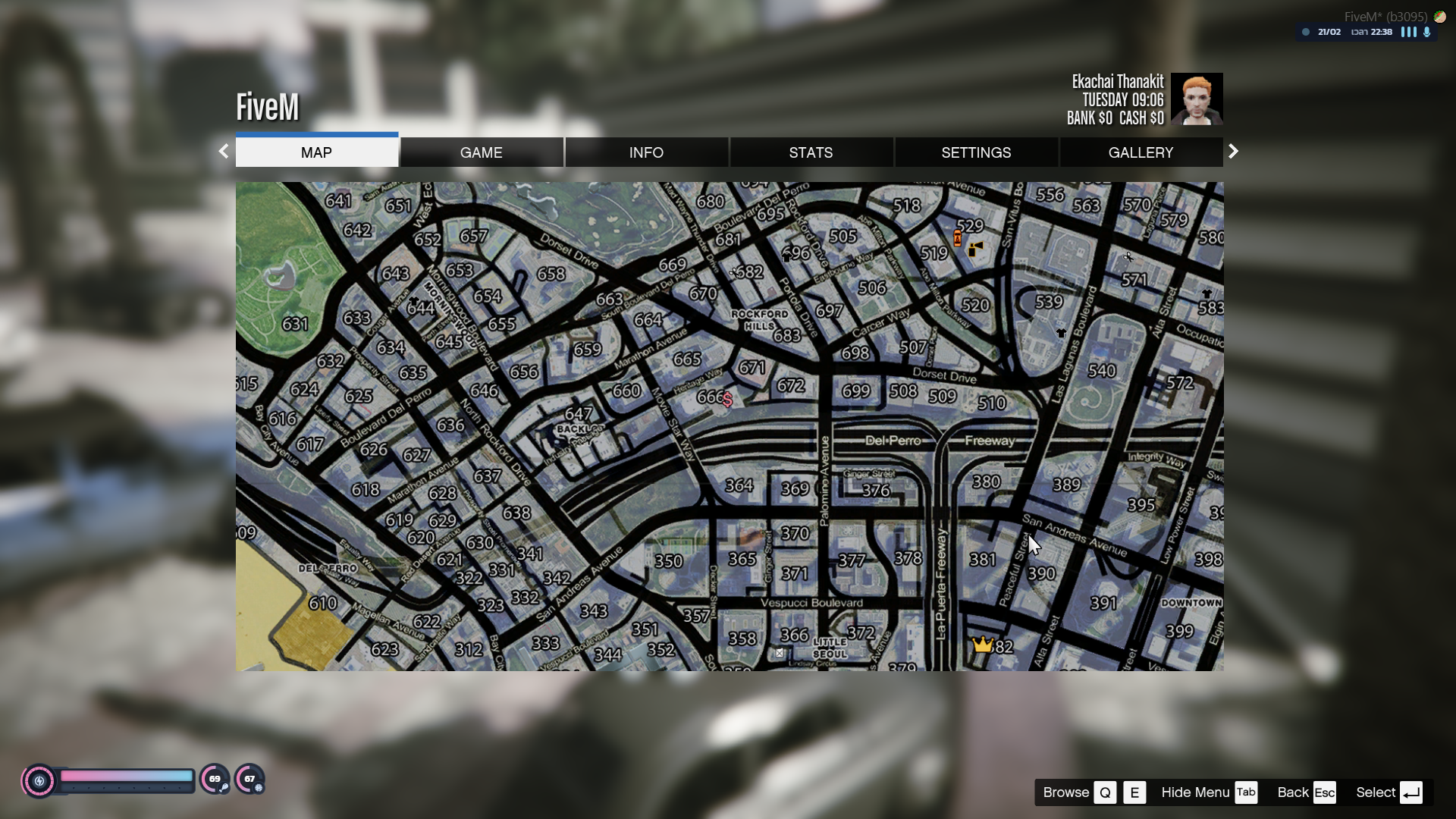Screen dimensions: 1456x819
Task: Click the scissors barber shop marker
Action: 1128,258
